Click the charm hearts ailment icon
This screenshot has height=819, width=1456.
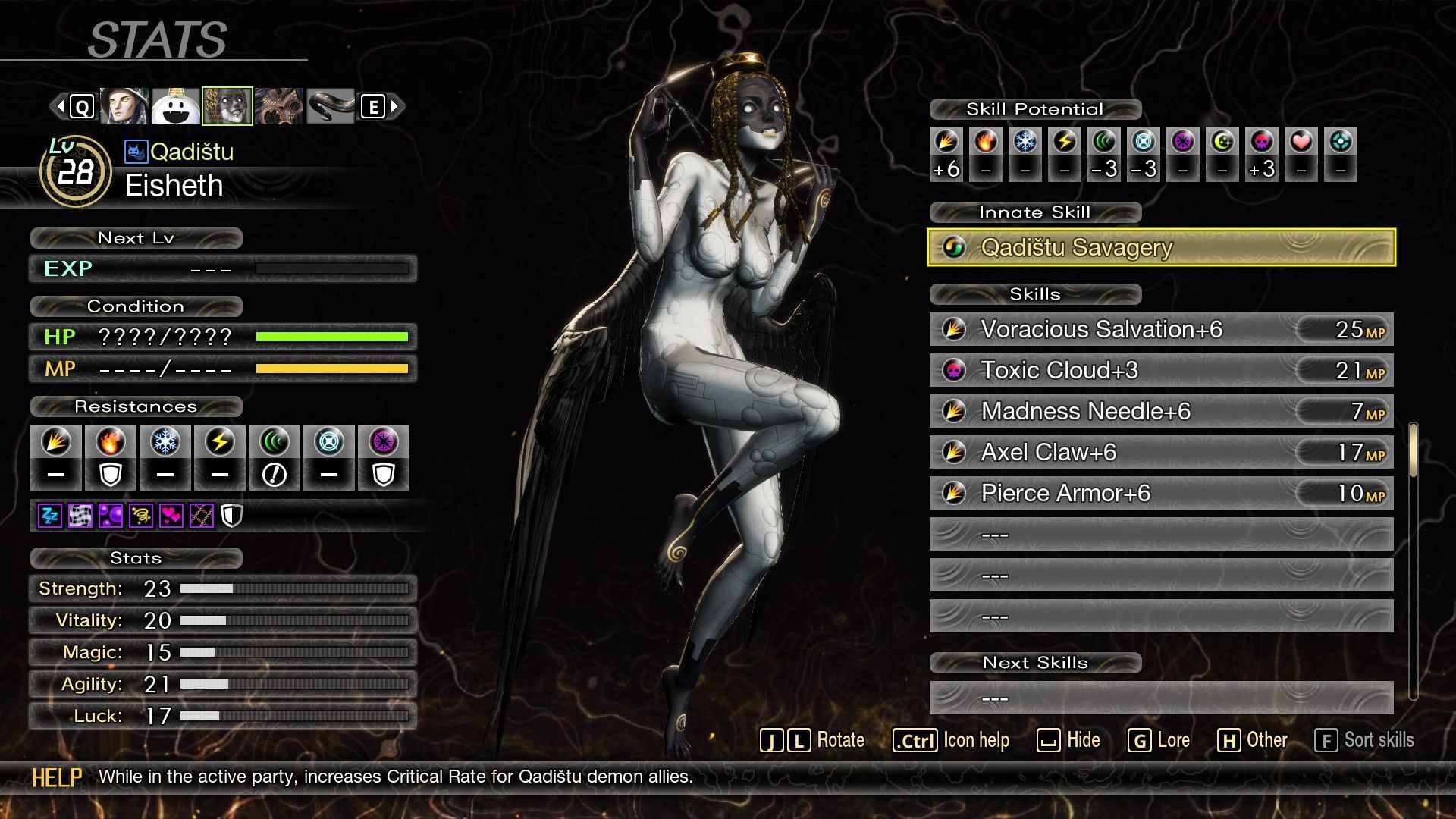click(171, 516)
